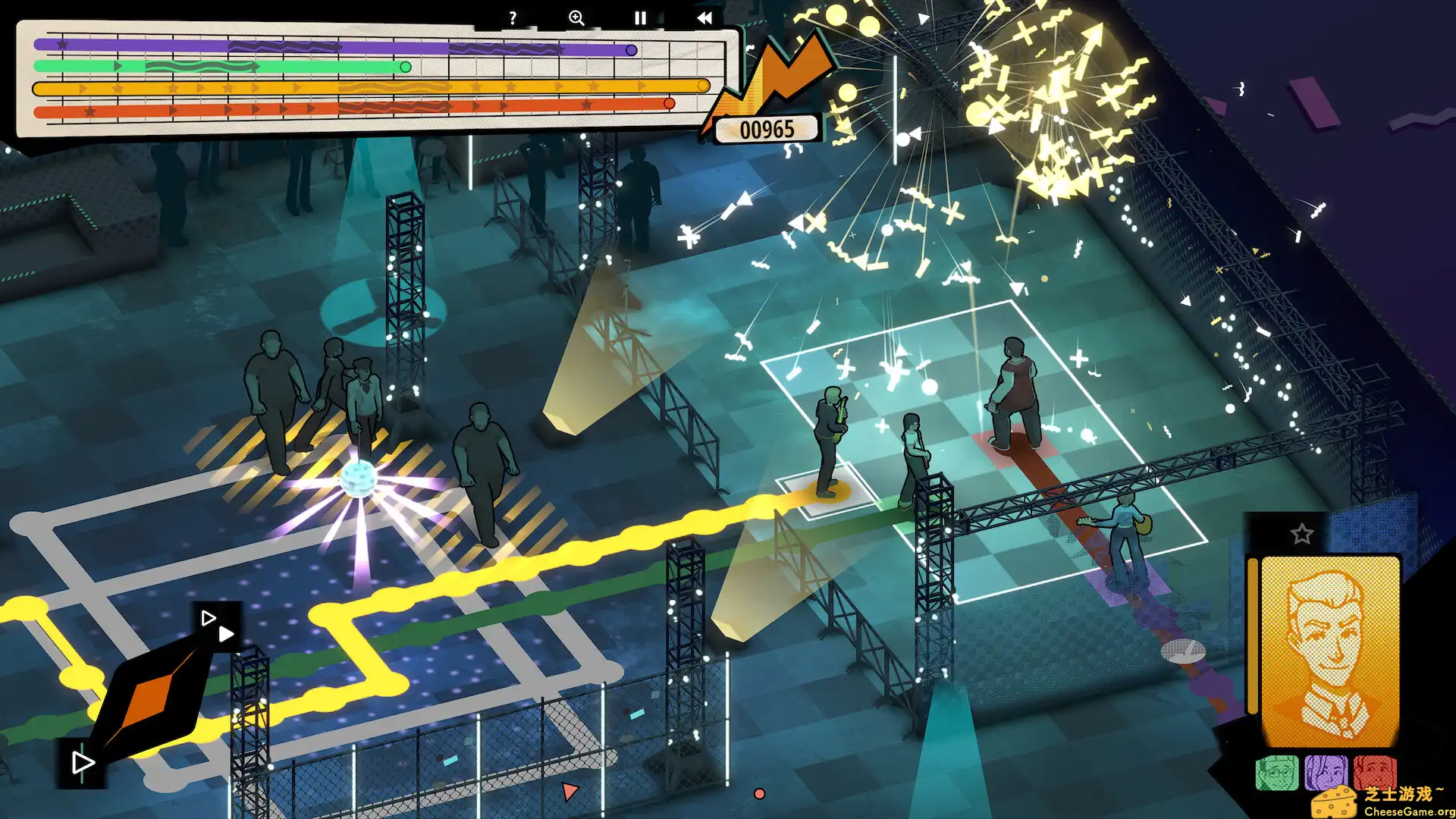Select the green character timeline track
Viewport: 1456px width, 819px height.
tap(221, 67)
